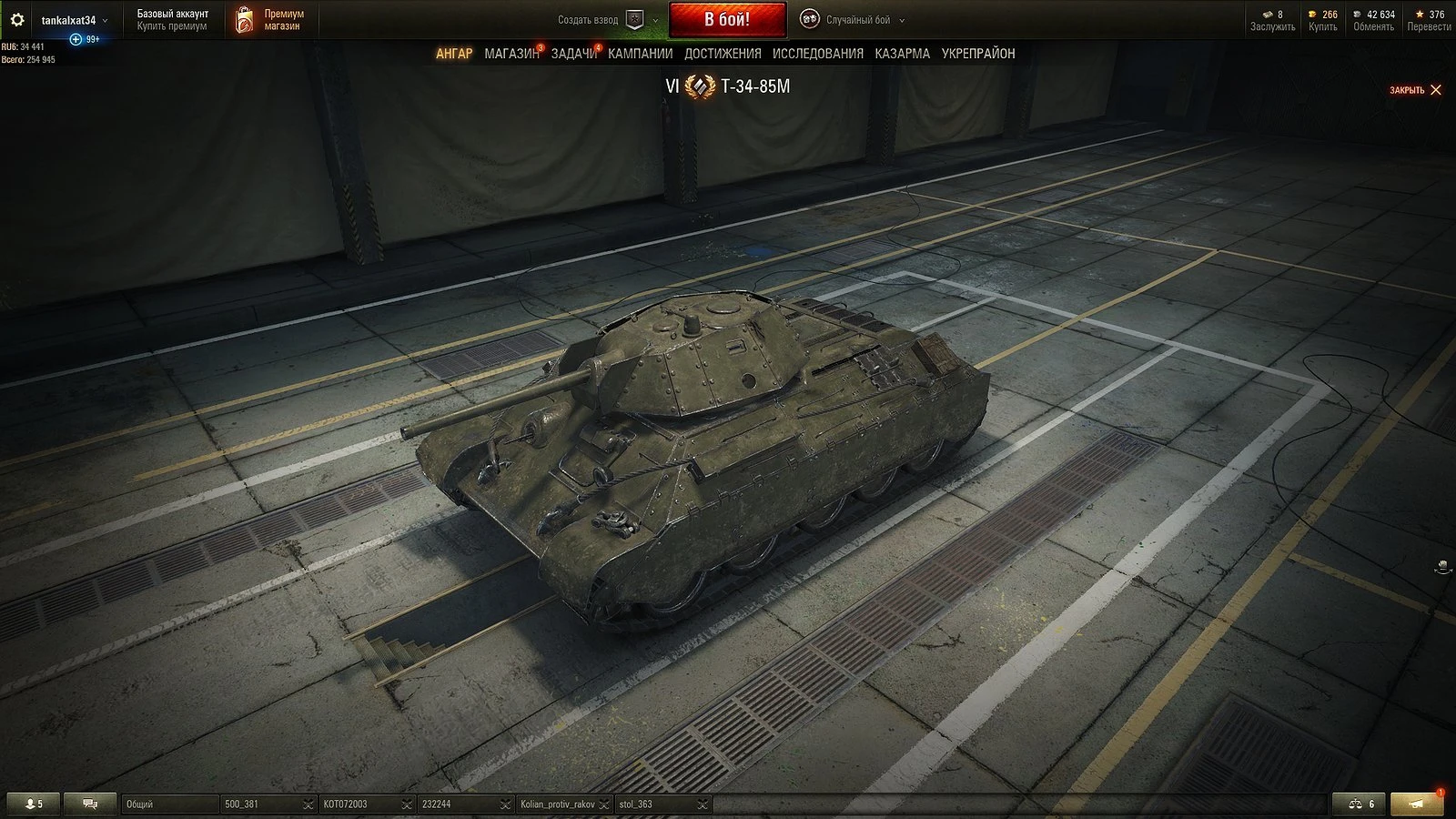Click the free experience star under Перевести

[1421, 14]
